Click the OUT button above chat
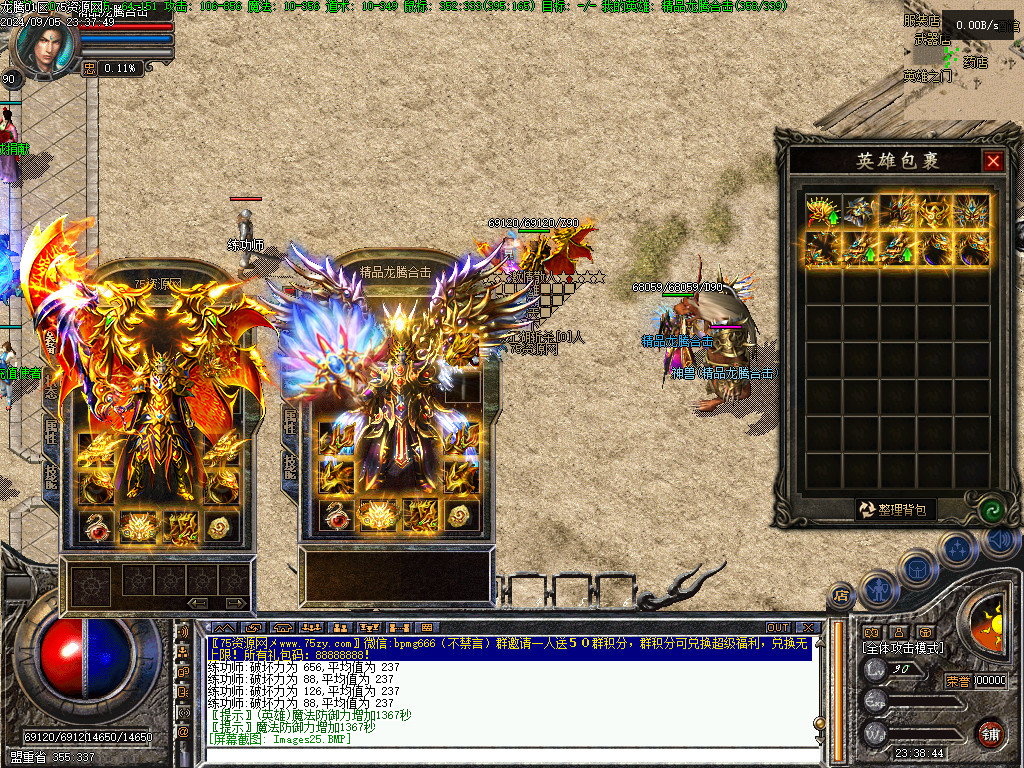This screenshot has width=1024, height=768. click(778, 628)
